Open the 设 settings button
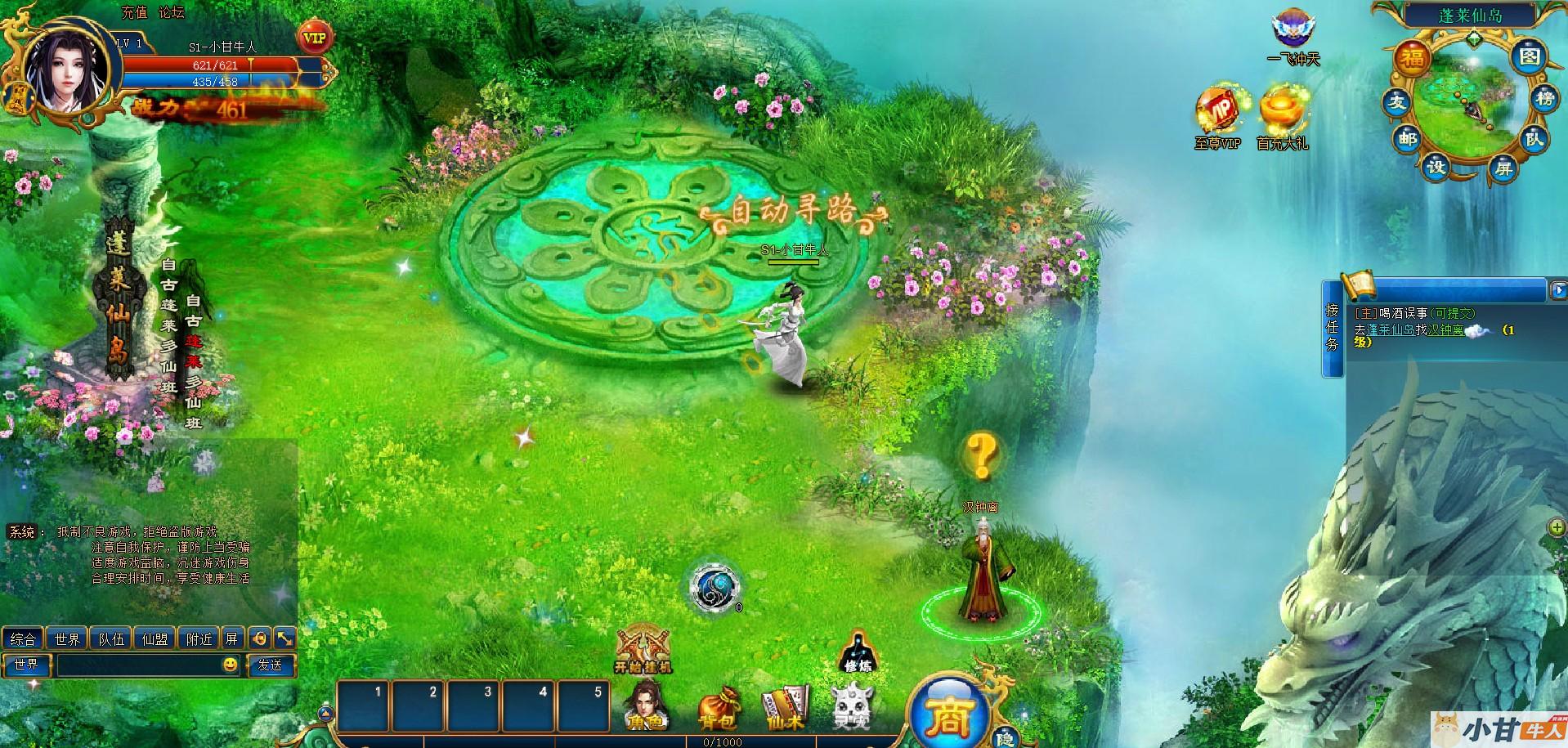This screenshot has width=1568, height=748. pos(1436,168)
